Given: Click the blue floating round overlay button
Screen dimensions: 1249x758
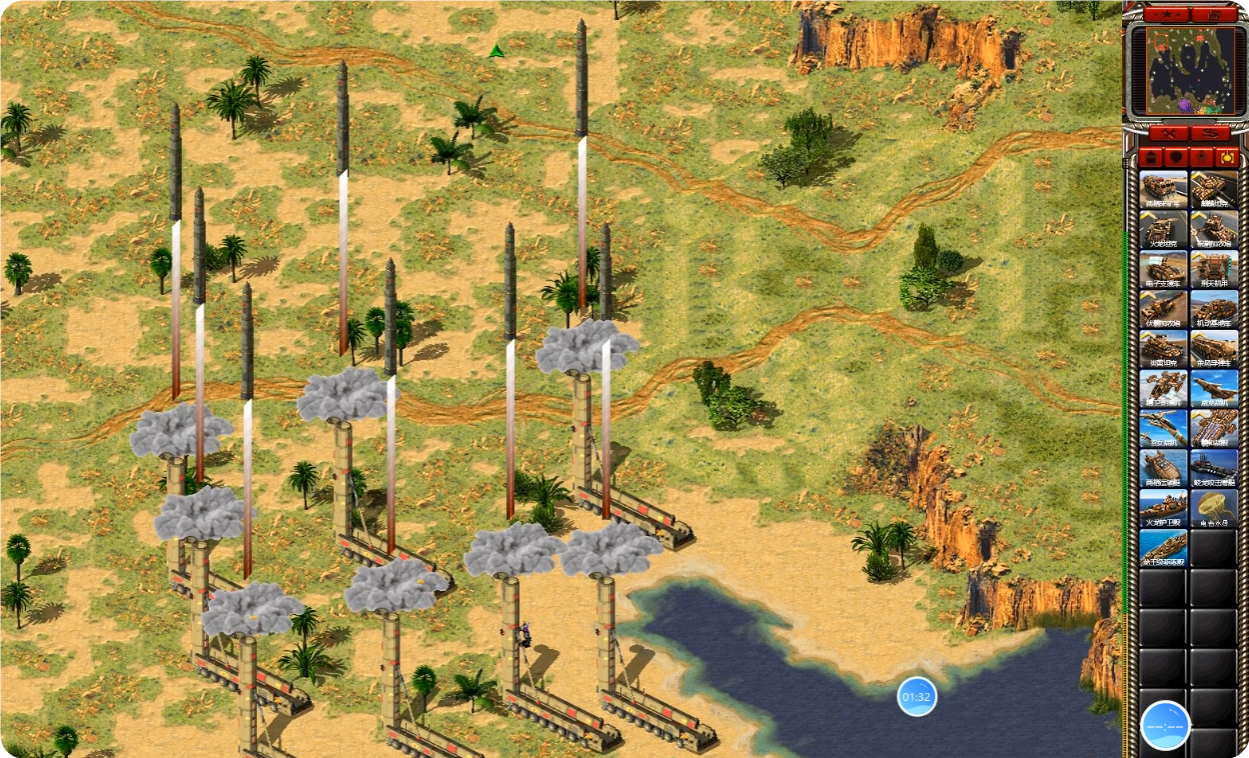Looking at the screenshot, I should (x=1165, y=725).
